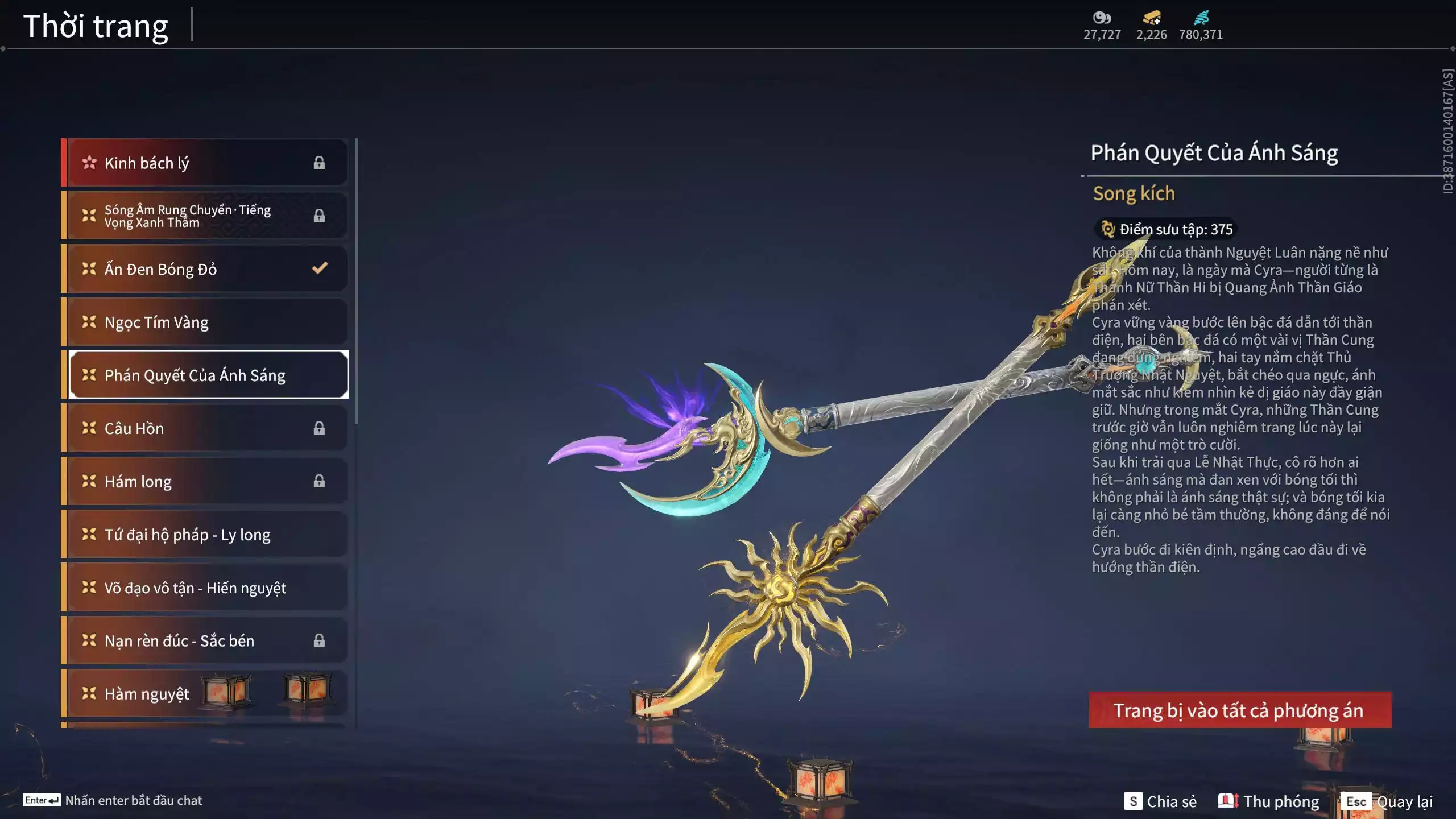Click the blue conch currency icon

click(1202, 17)
